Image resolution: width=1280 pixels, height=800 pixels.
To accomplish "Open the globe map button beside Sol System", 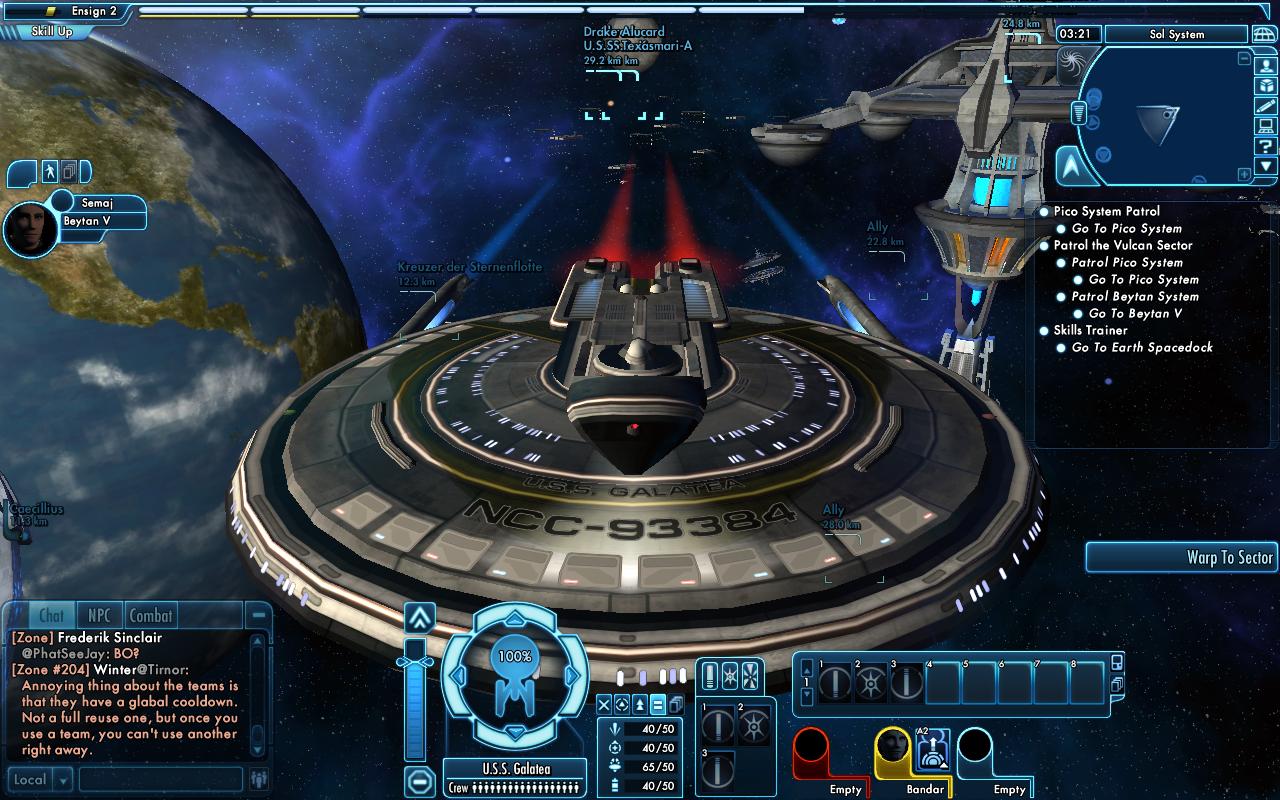I will point(1264,34).
